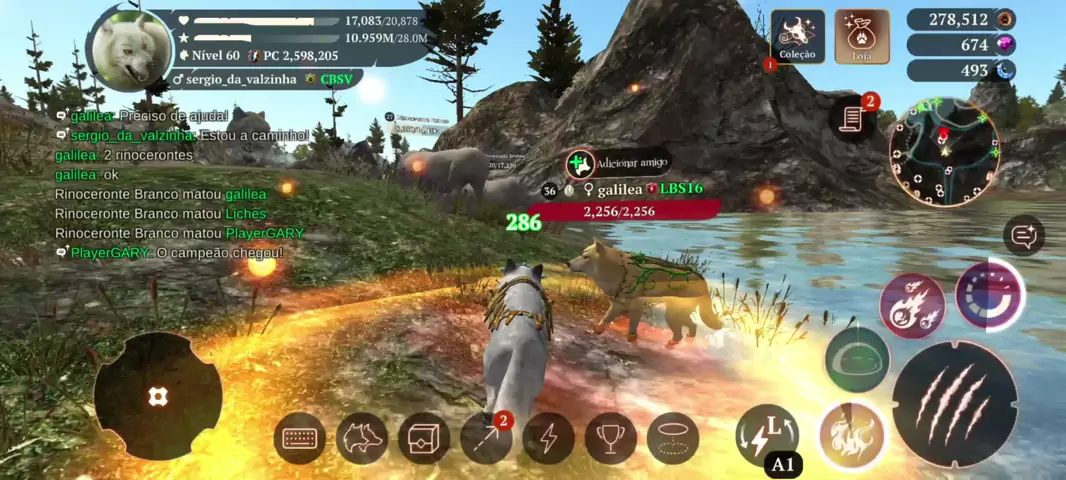Viewport: 1066px width, 480px height.
Task: Open the keyboard chat input button
Action: coord(300,438)
